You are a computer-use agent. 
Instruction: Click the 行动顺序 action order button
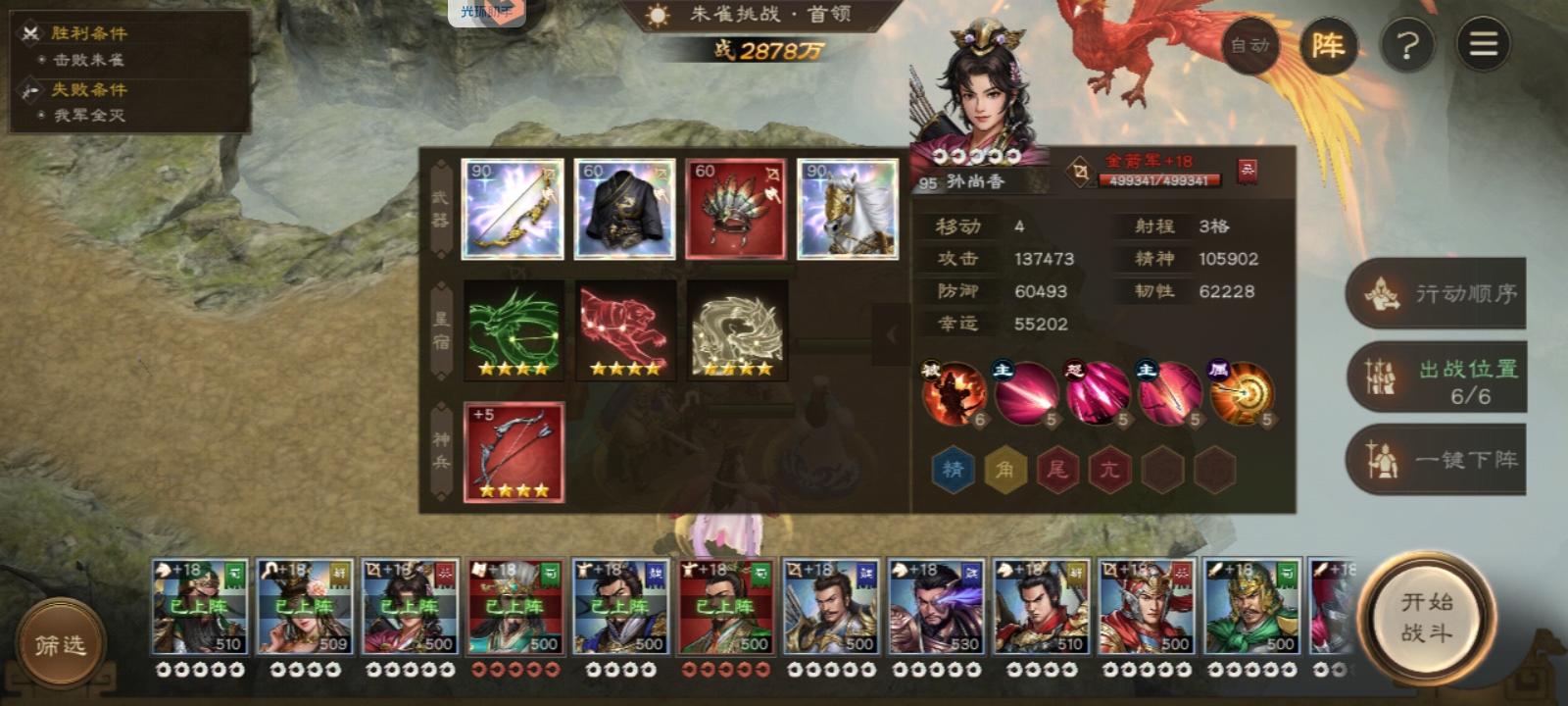coord(1437,293)
